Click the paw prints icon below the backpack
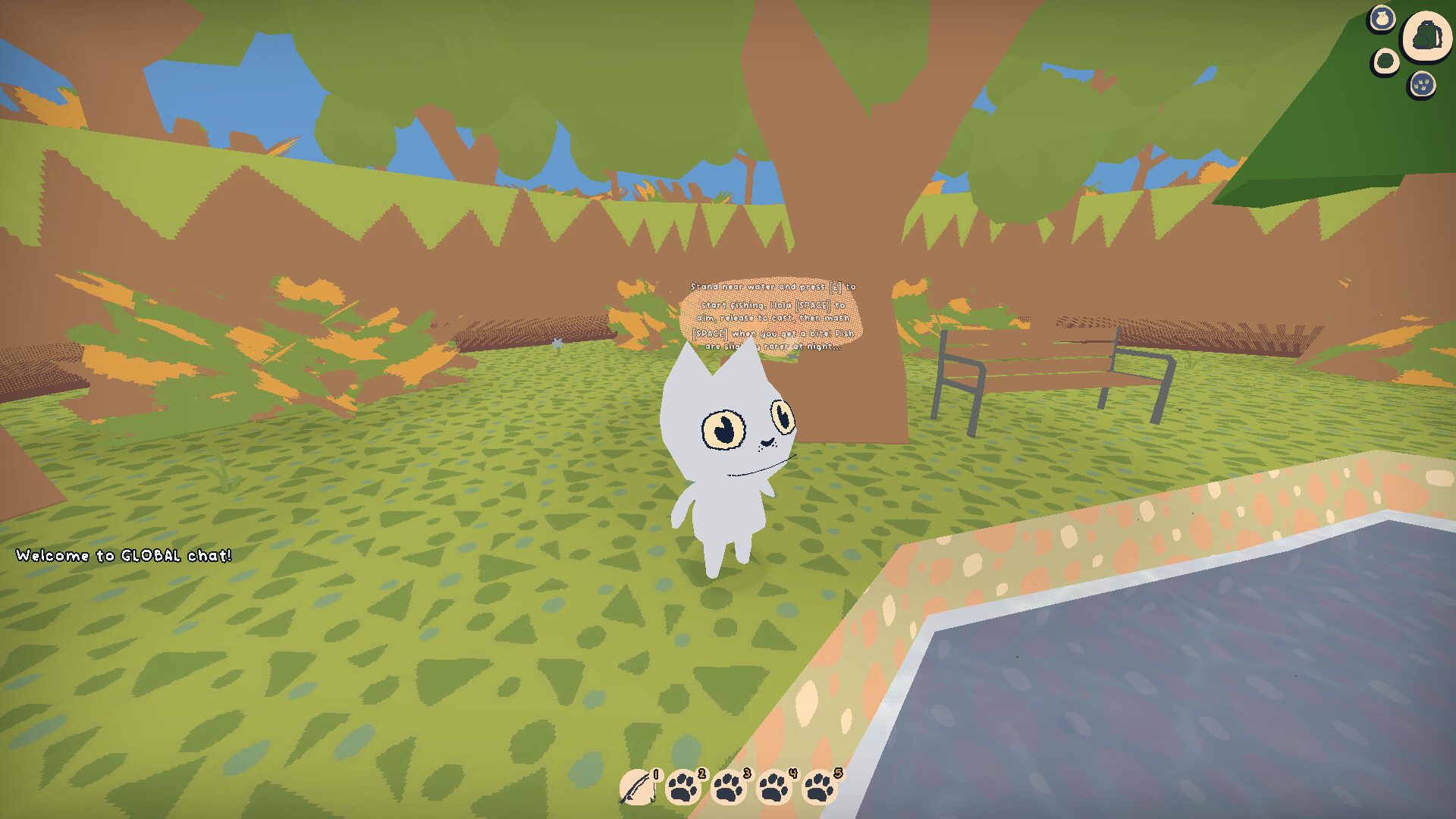The height and width of the screenshot is (819, 1456). pos(1423,85)
